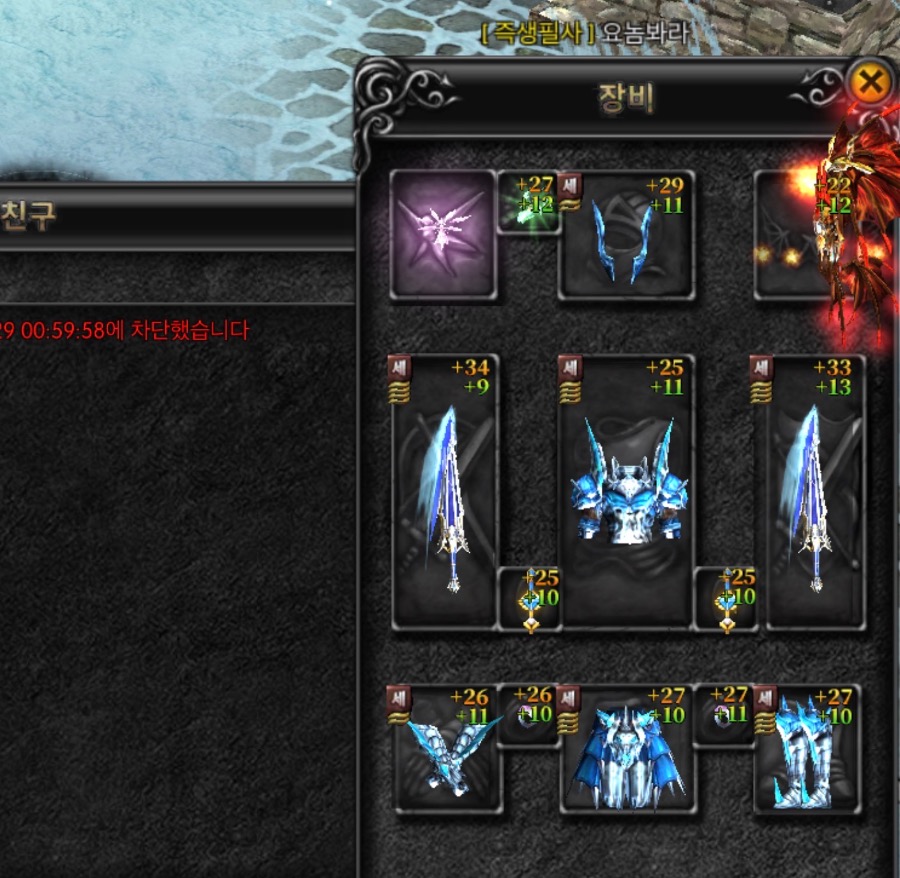Screen dimensions: 900x878
Task: Select the blue boots slot
Action: [x=806, y=750]
